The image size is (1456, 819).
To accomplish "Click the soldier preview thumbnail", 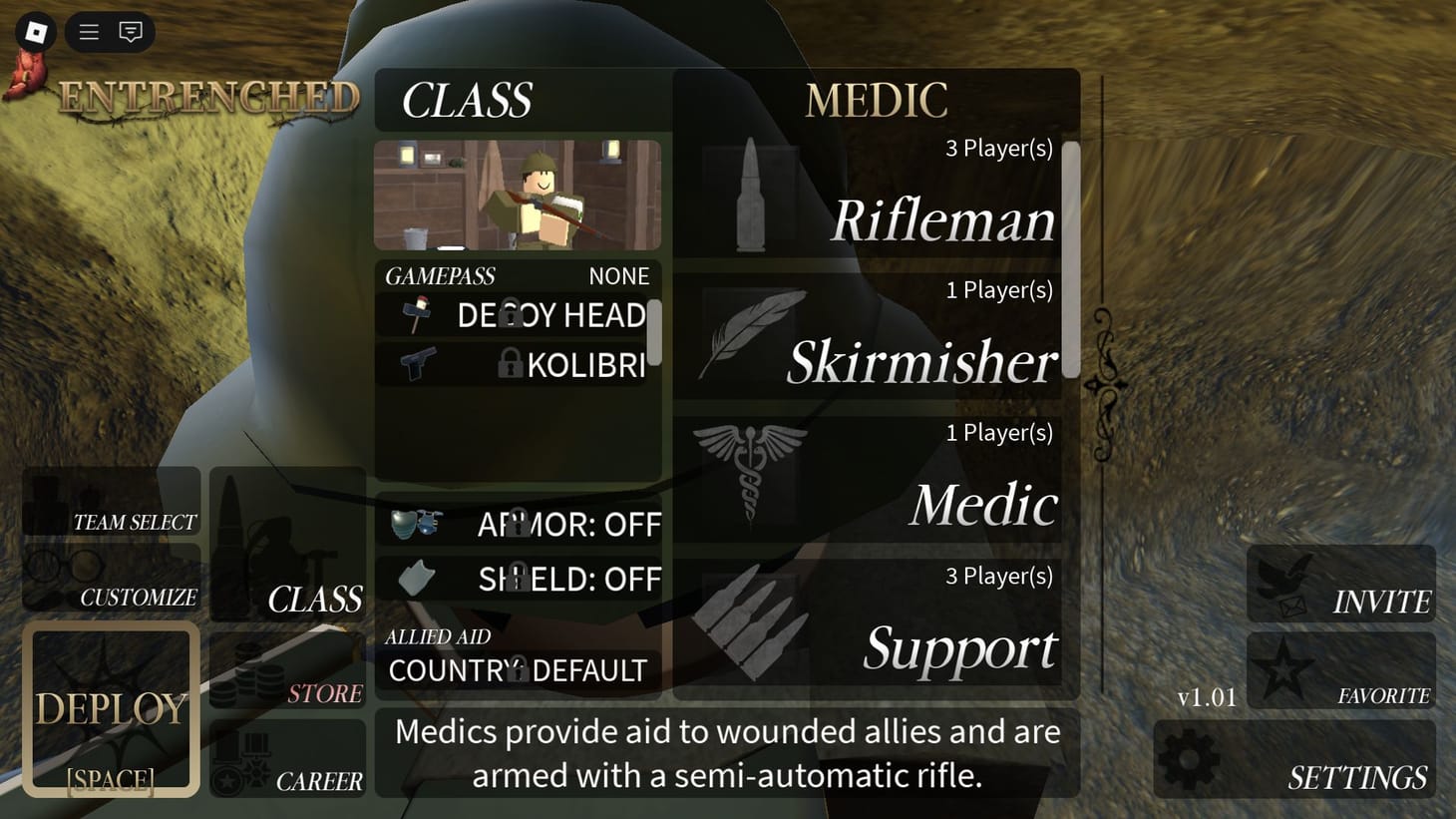I will point(517,194).
